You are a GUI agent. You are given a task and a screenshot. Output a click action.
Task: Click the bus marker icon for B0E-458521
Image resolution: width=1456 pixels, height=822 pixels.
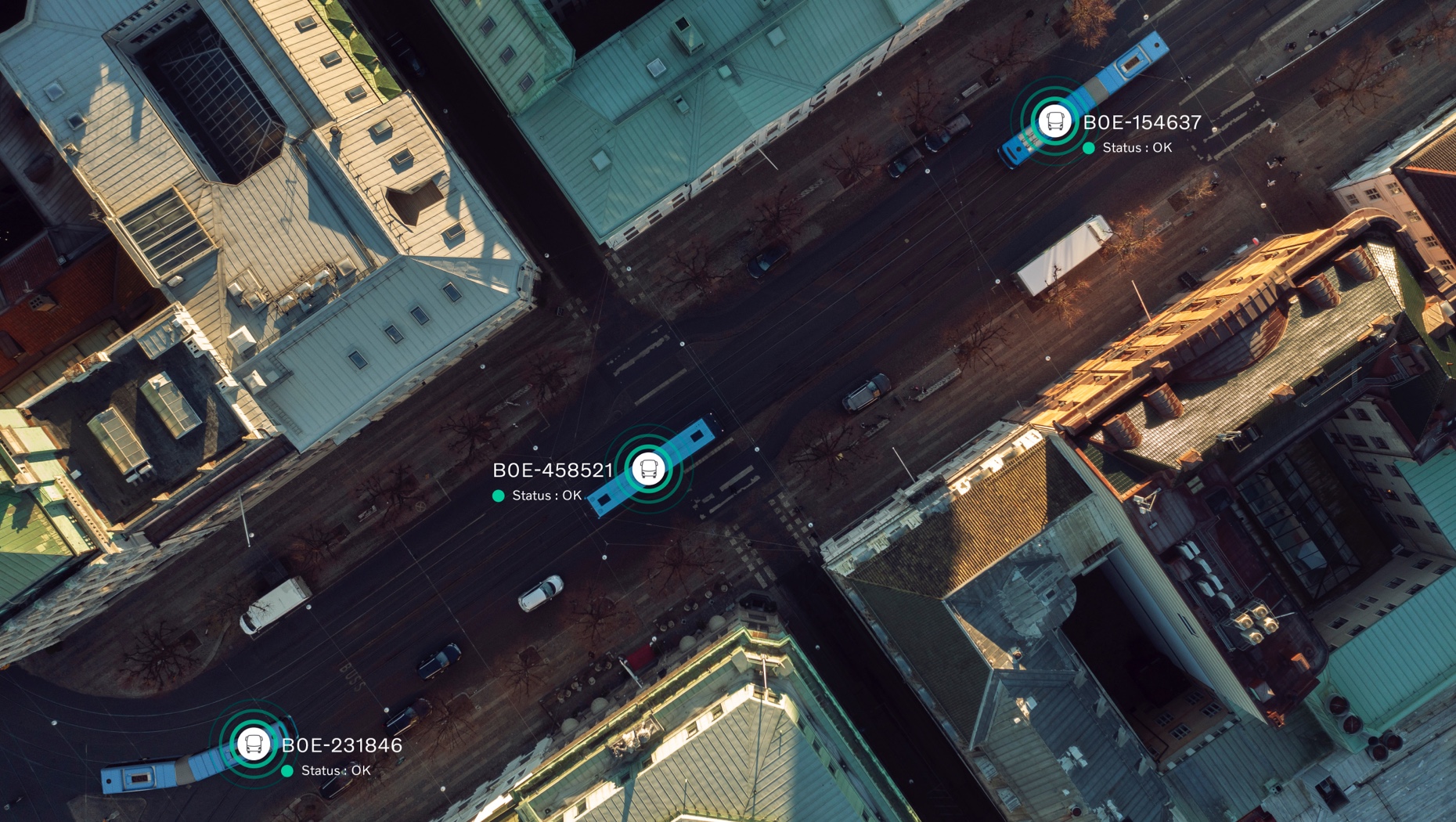pyautogui.click(x=648, y=469)
